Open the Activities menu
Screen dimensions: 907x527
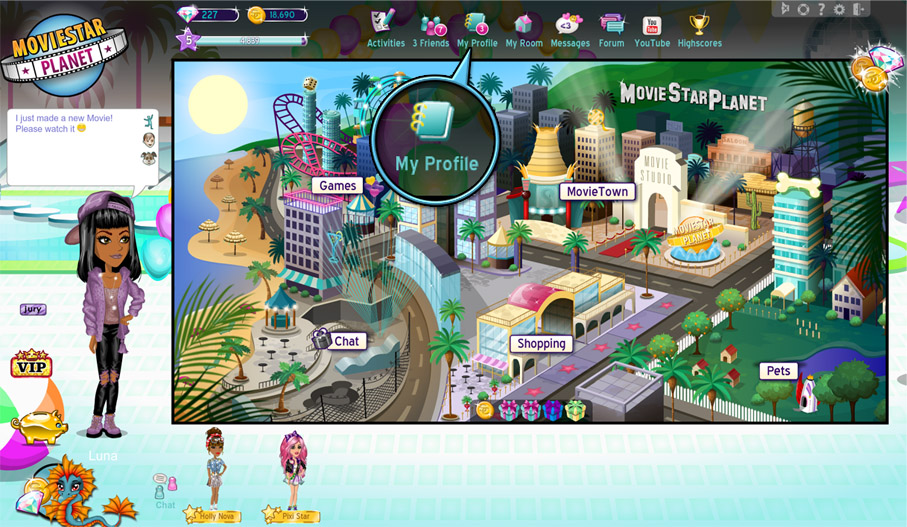385,28
